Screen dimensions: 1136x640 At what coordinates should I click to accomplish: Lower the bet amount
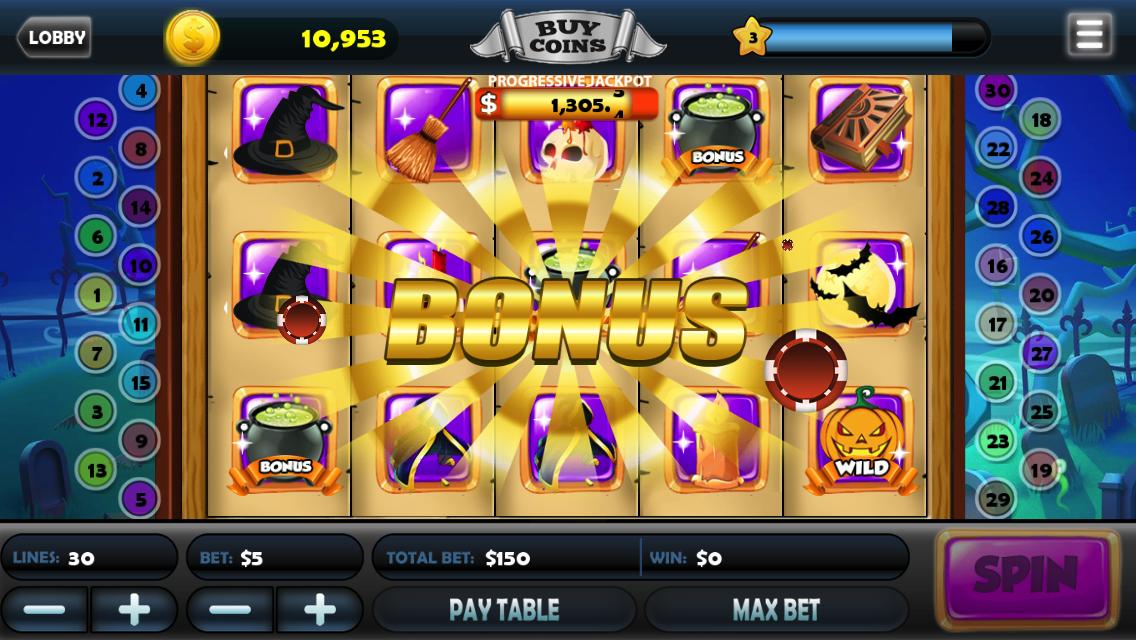[x=230, y=609]
